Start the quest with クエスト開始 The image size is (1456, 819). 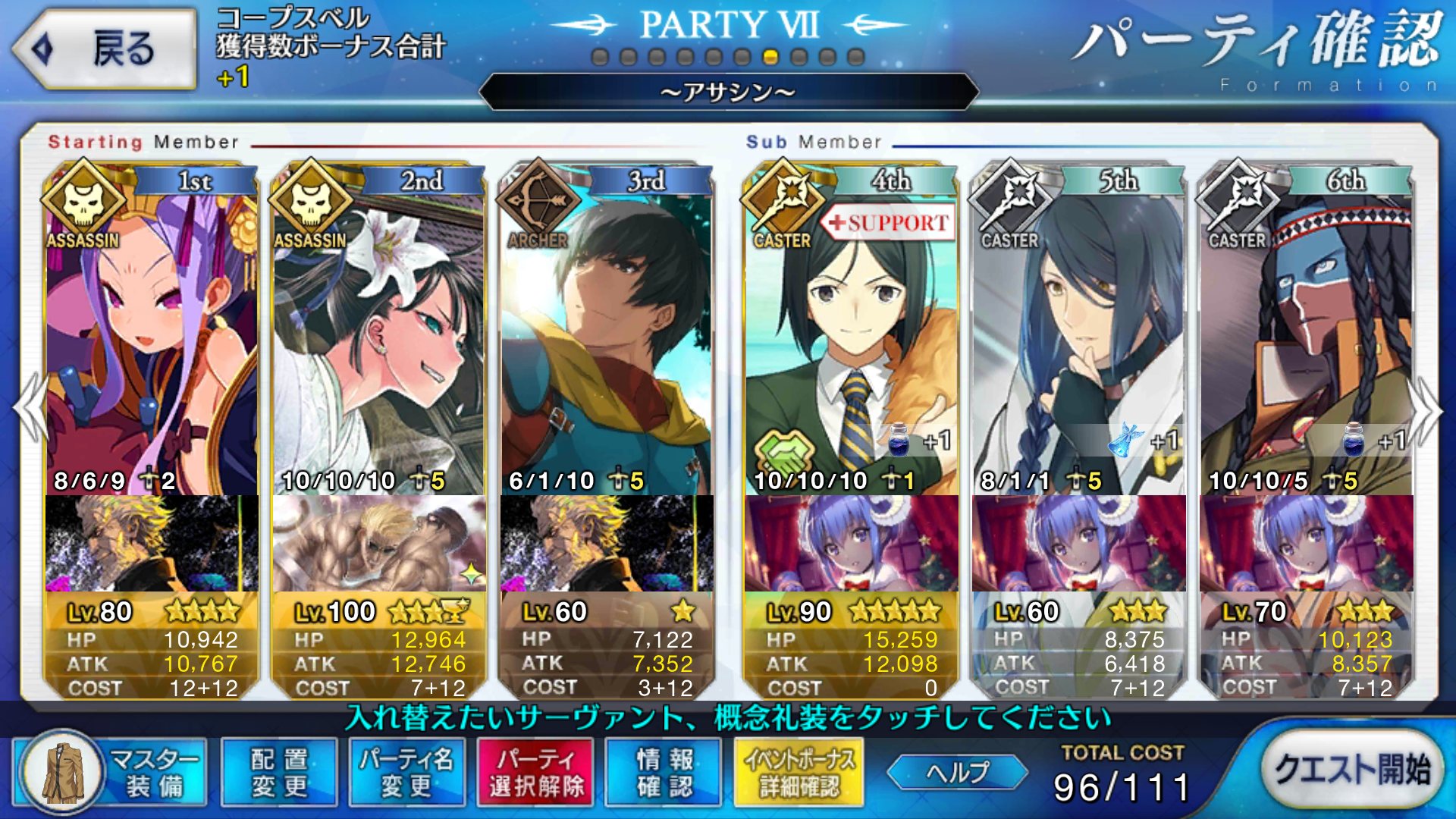click(x=1352, y=770)
